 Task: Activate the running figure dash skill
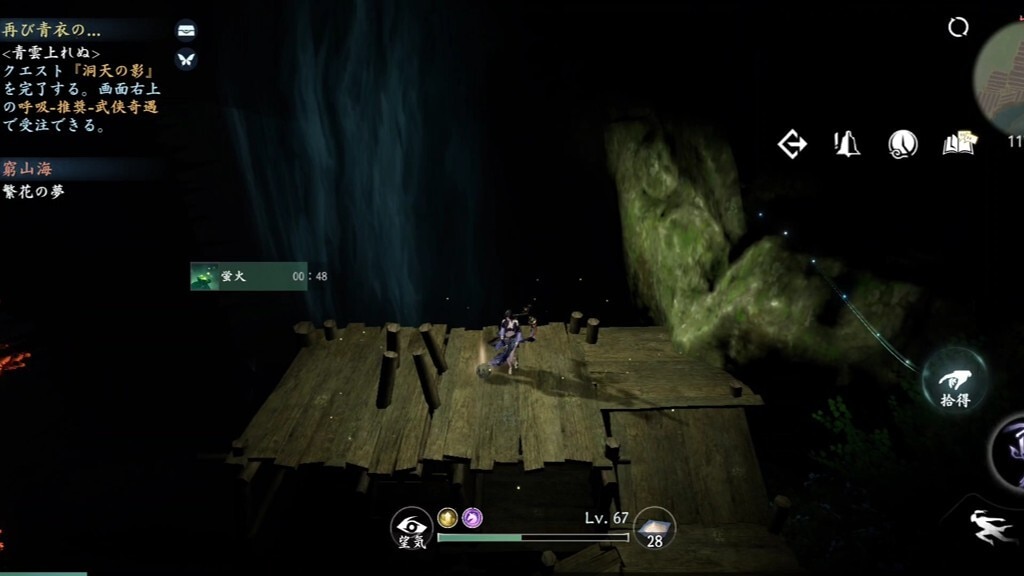[993, 527]
